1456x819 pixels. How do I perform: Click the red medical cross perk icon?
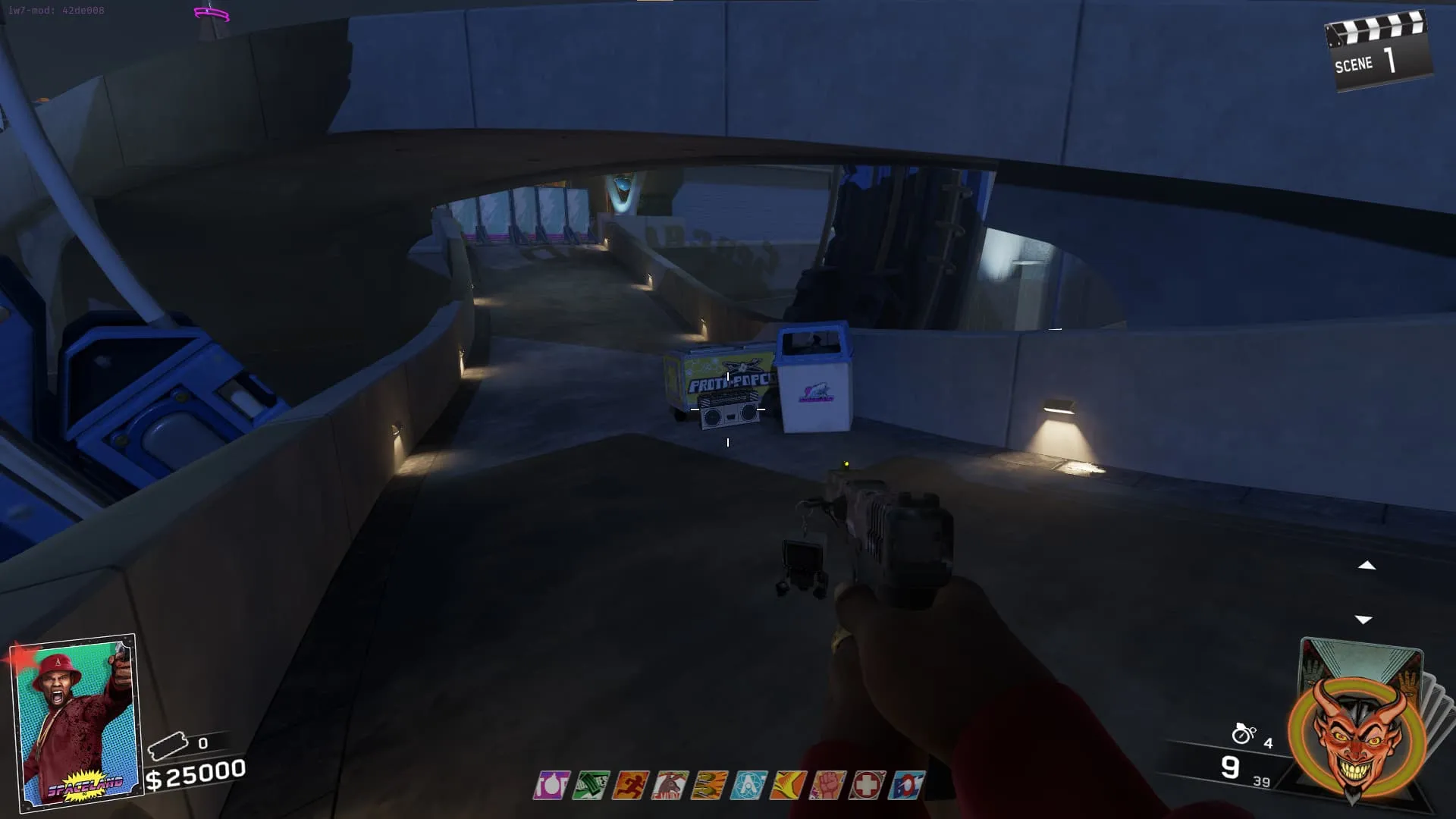point(867,786)
